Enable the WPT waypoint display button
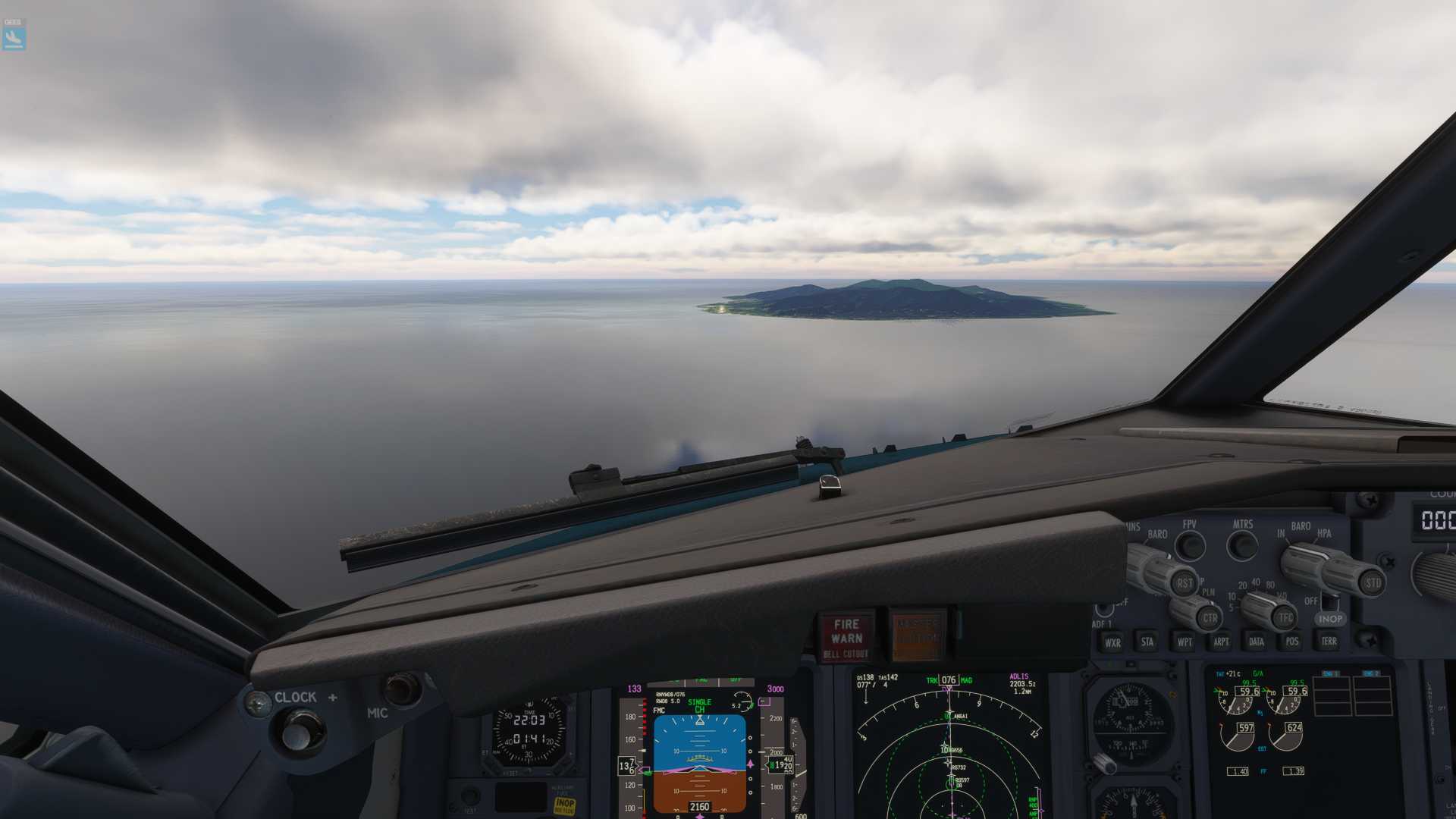1456x819 pixels. tap(1184, 642)
